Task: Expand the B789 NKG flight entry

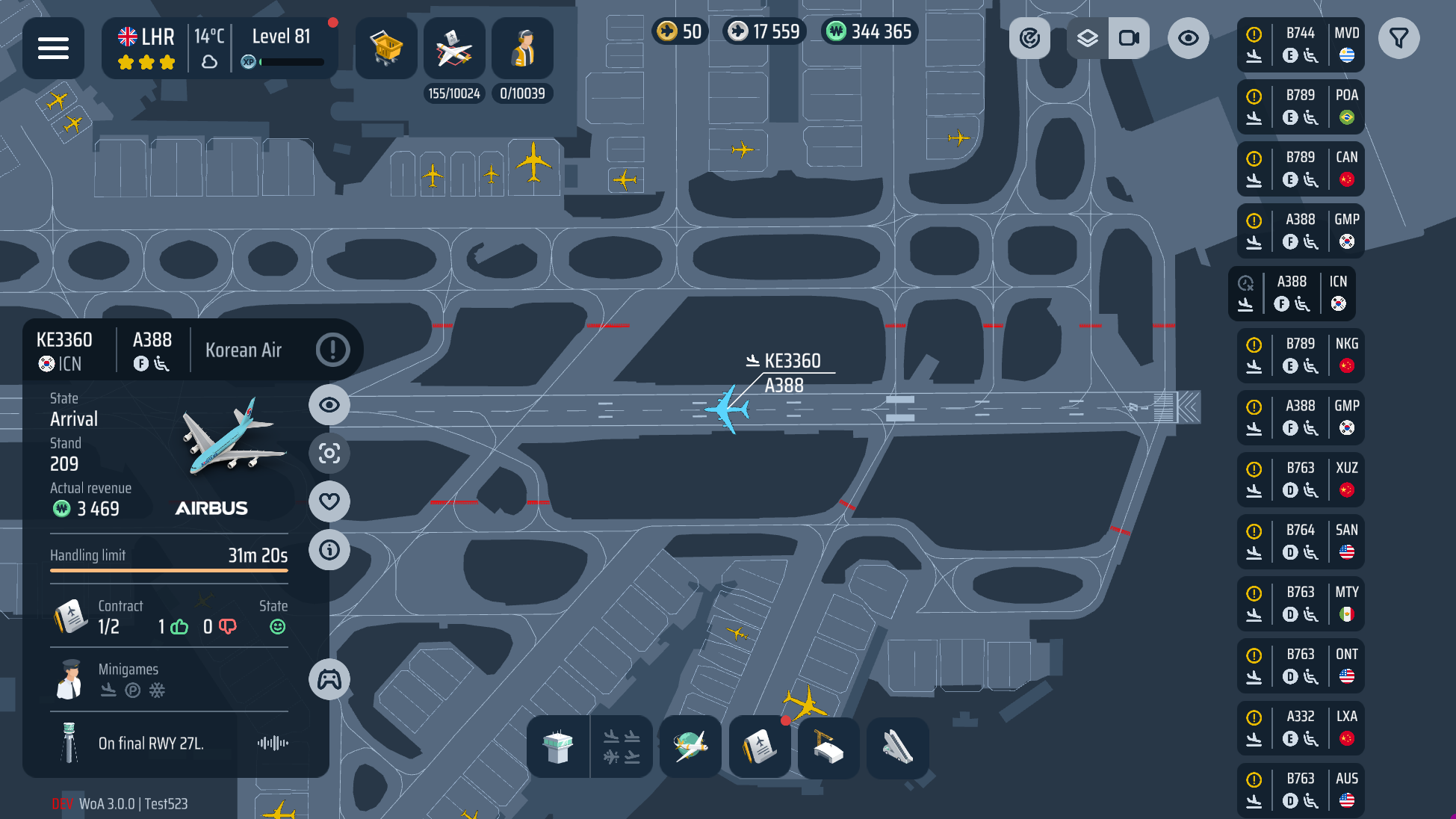Action: (1301, 355)
